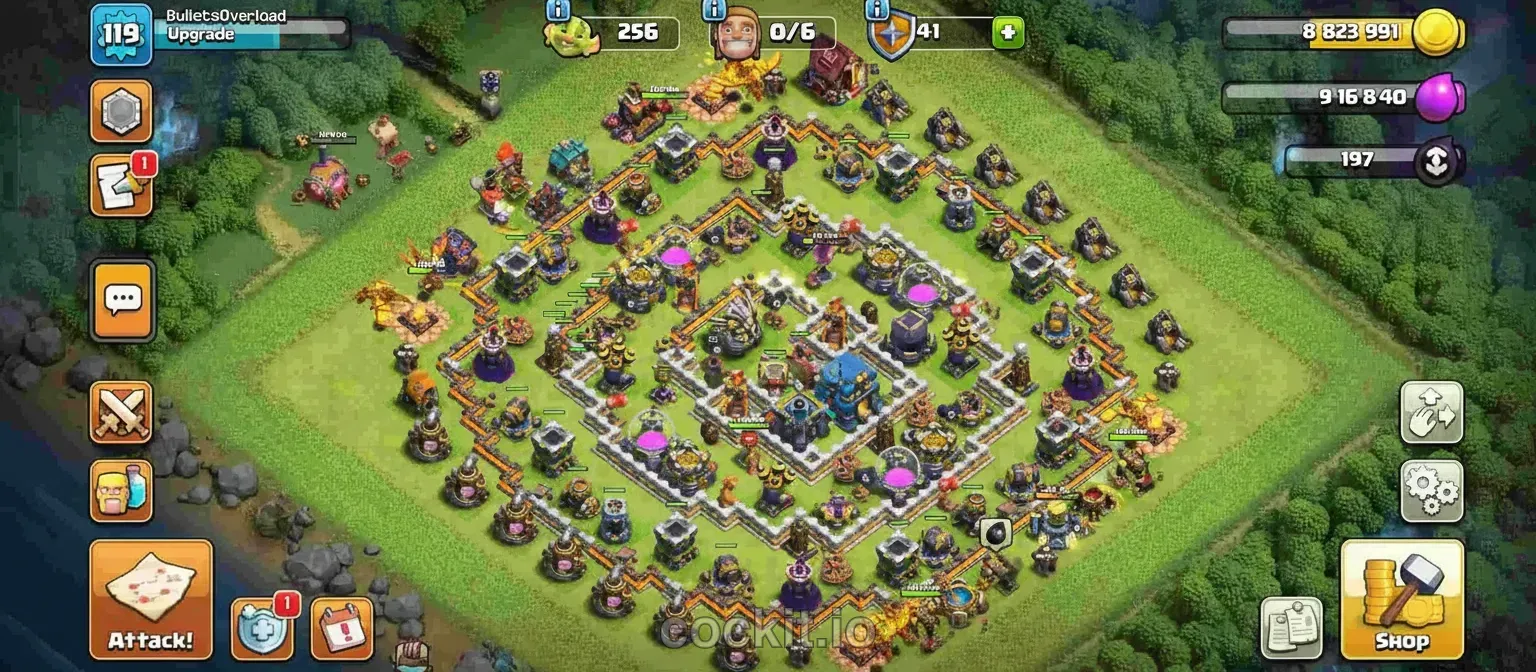The width and height of the screenshot is (1536, 672).
Task: Open the Shop
Action: [1402, 598]
